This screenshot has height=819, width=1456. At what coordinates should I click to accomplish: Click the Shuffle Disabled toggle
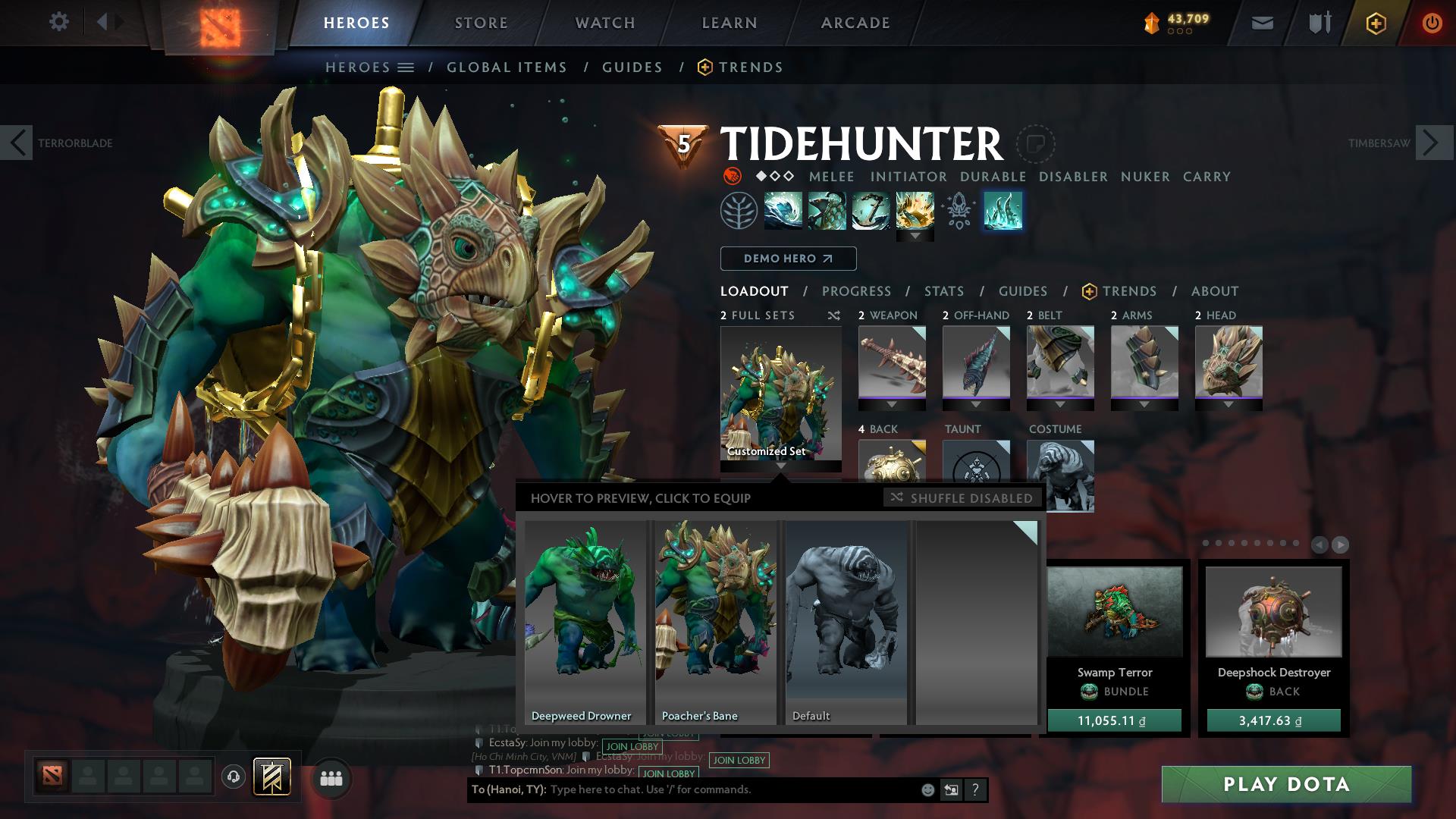pyautogui.click(x=962, y=498)
